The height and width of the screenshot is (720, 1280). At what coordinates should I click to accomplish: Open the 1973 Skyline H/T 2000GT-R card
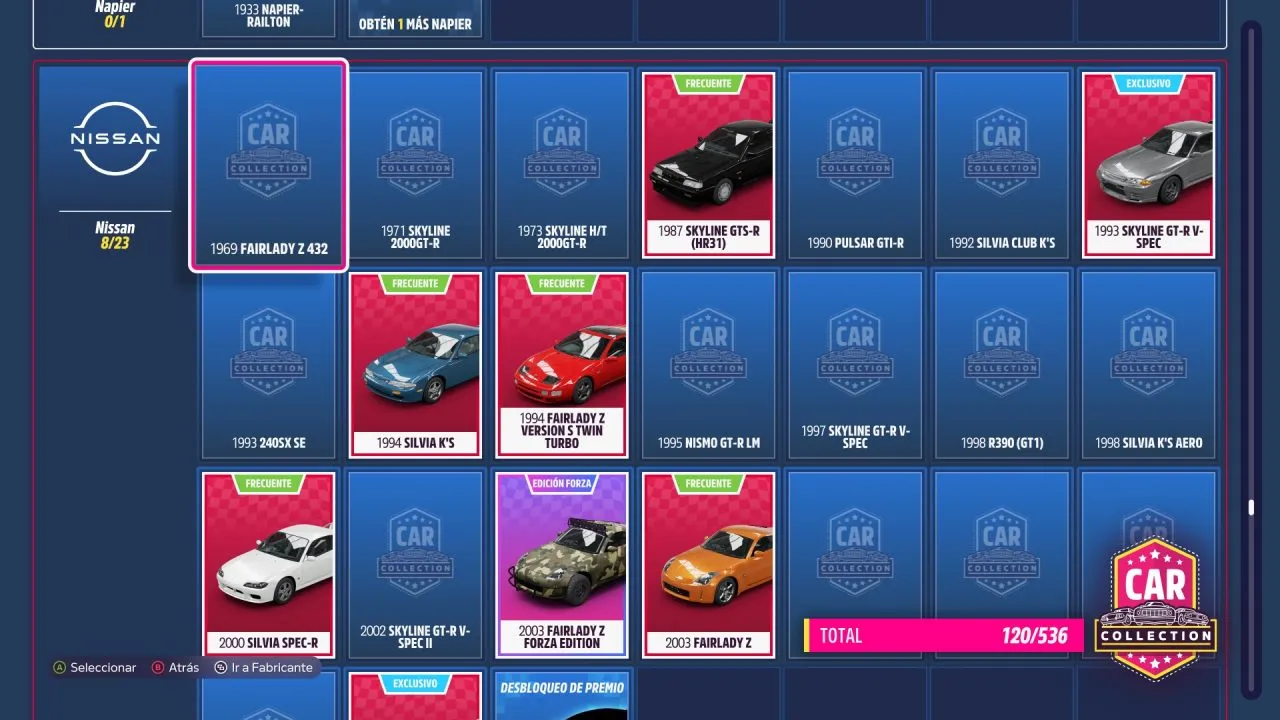[x=562, y=165]
